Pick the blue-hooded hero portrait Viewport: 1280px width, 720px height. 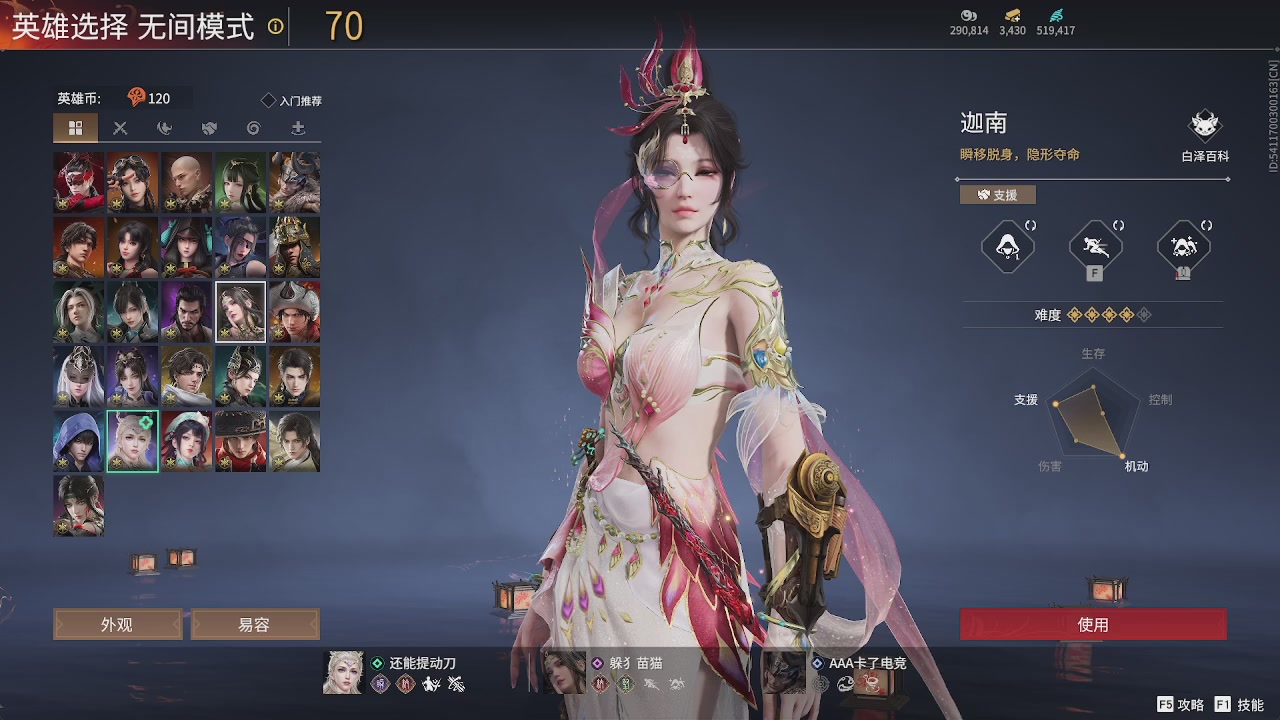79,441
